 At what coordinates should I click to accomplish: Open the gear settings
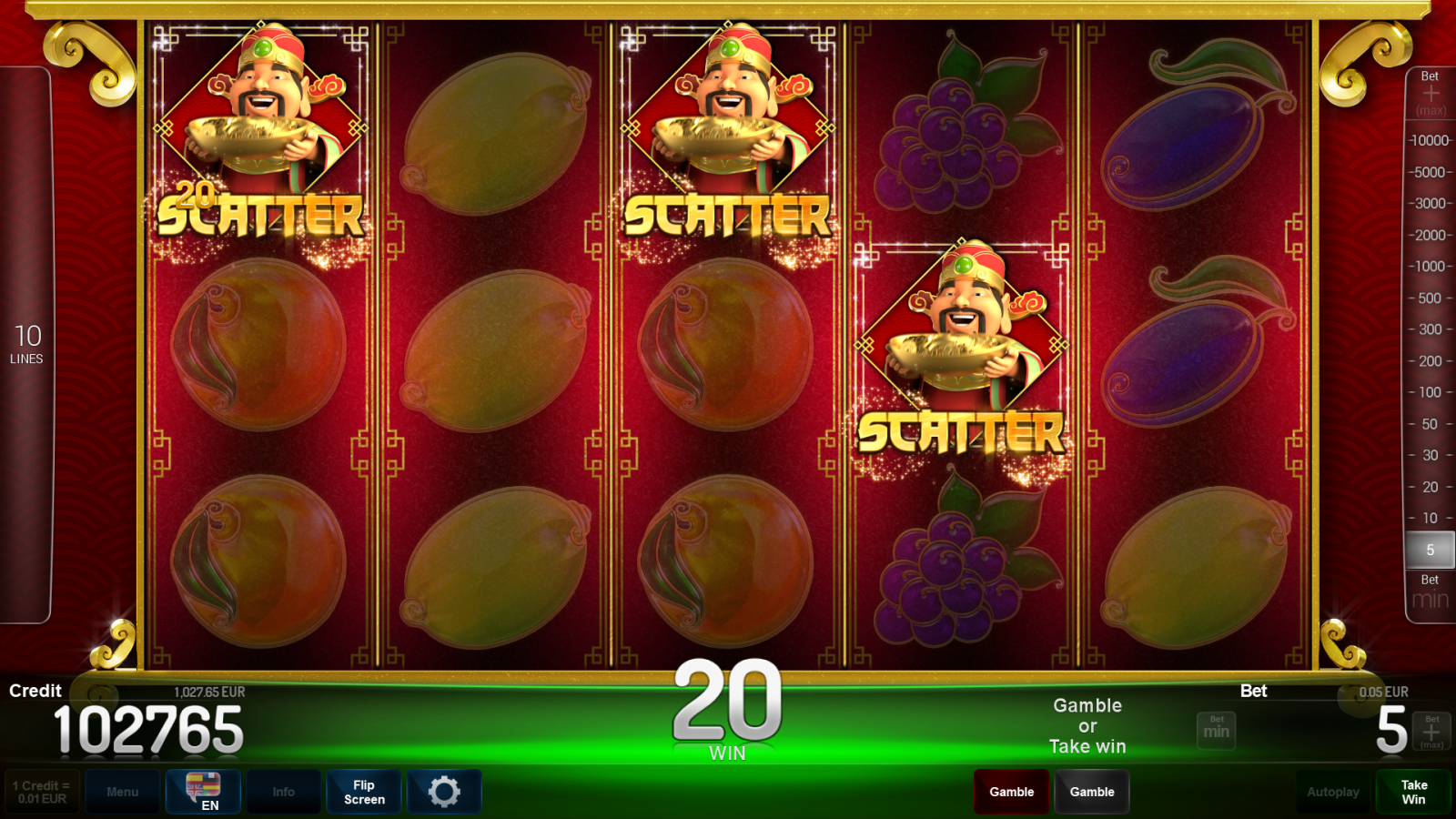pos(444,792)
